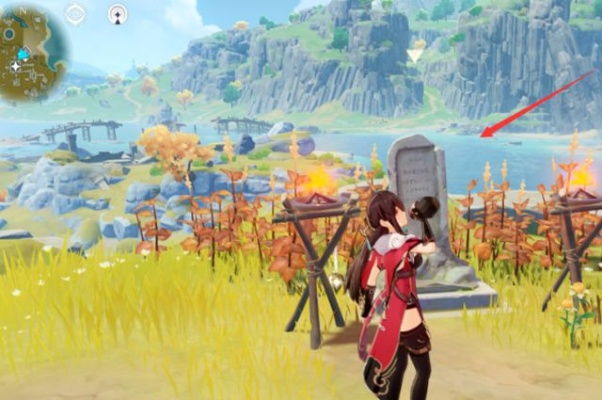
Task: Open the round signal beacon icon
Action: (117, 14)
